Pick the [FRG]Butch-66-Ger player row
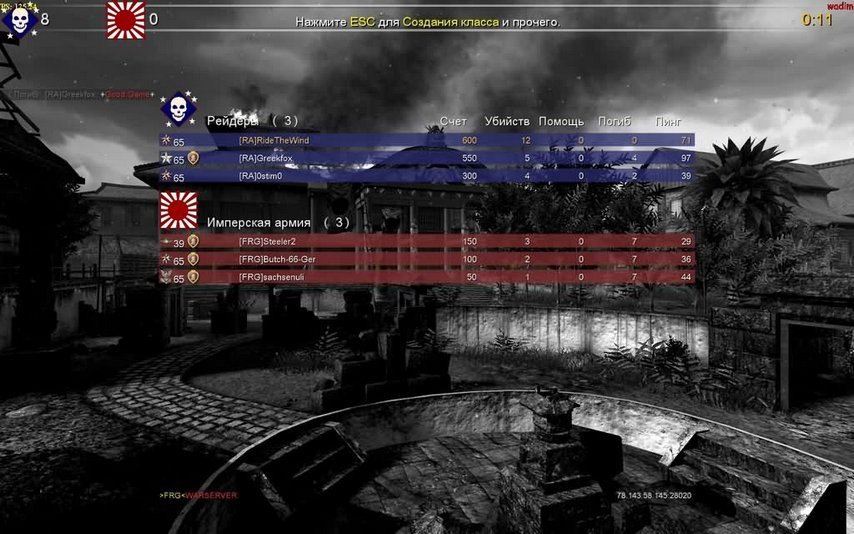 (x=427, y=260)
